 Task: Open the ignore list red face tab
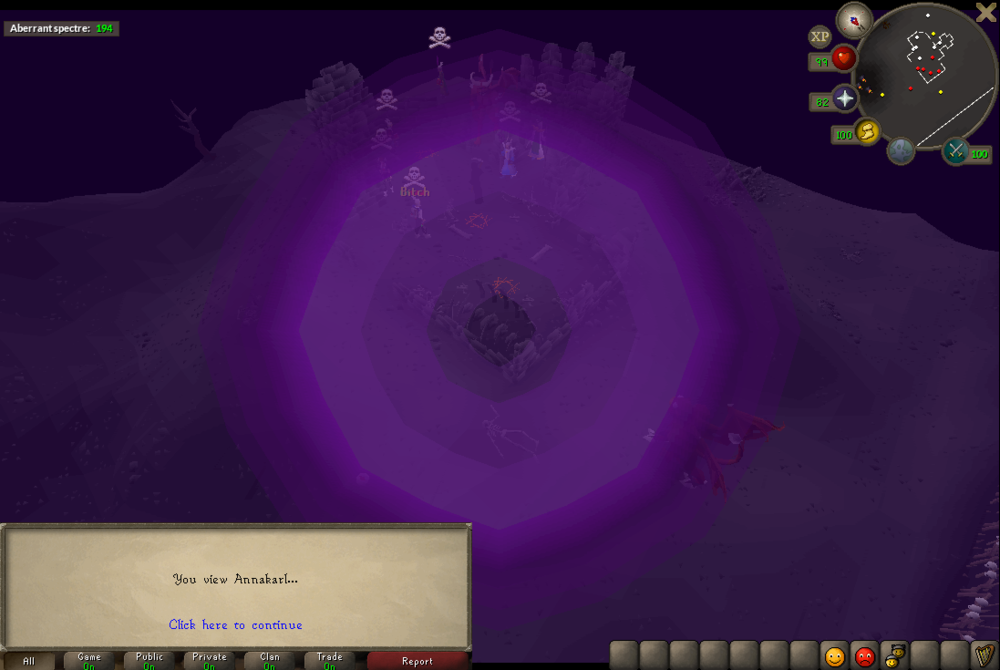pyautogui.click(x=864, y=656)
